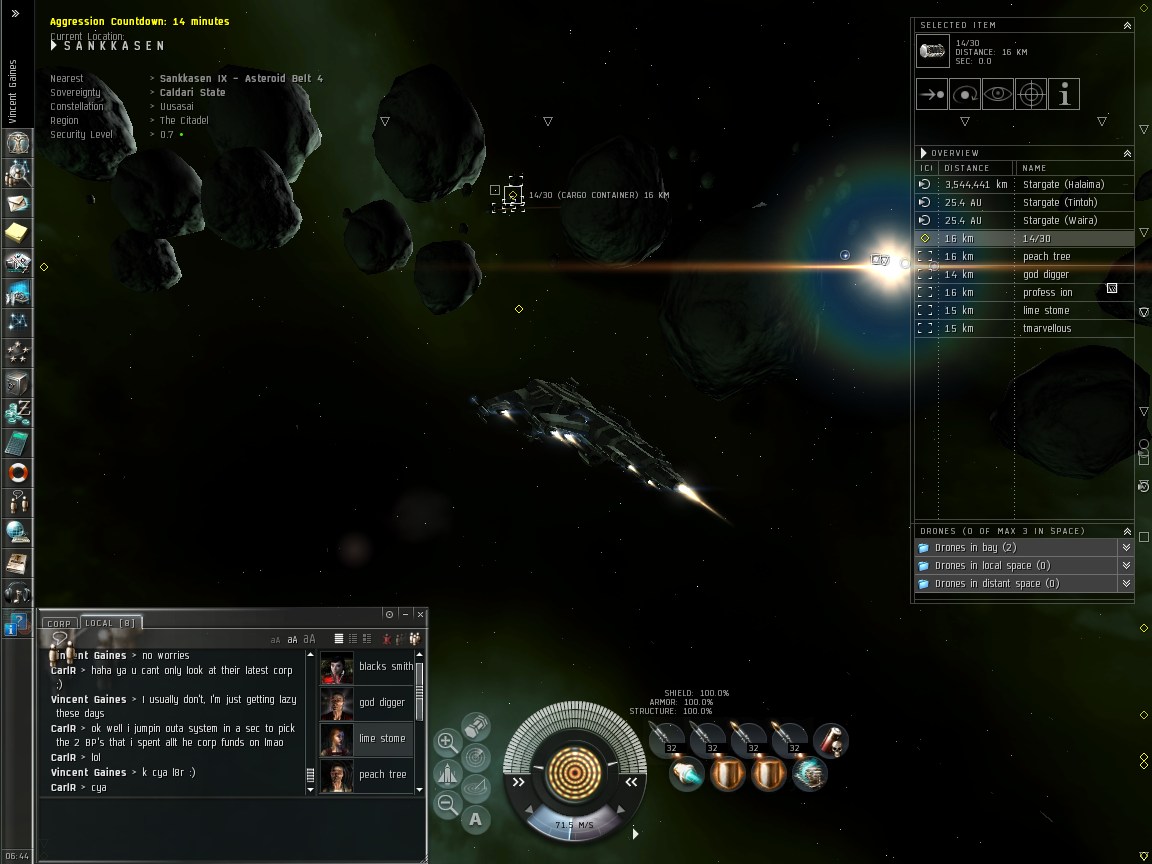Click the eye icon to look at item
This screenshot has height=864, width=1152.
pos(998,95)
